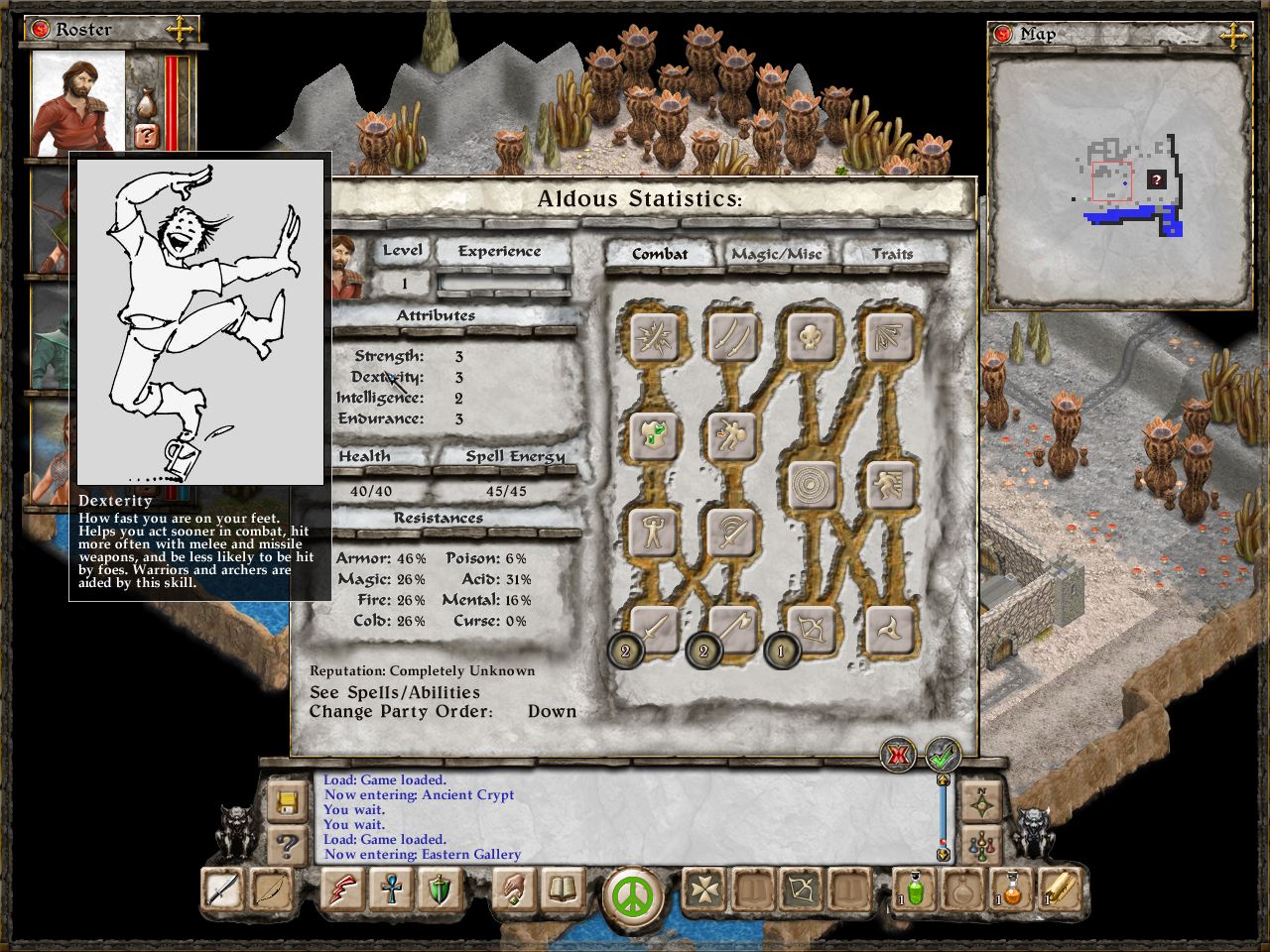Select the Pole Weapons axe skill icon

[731, 630]
